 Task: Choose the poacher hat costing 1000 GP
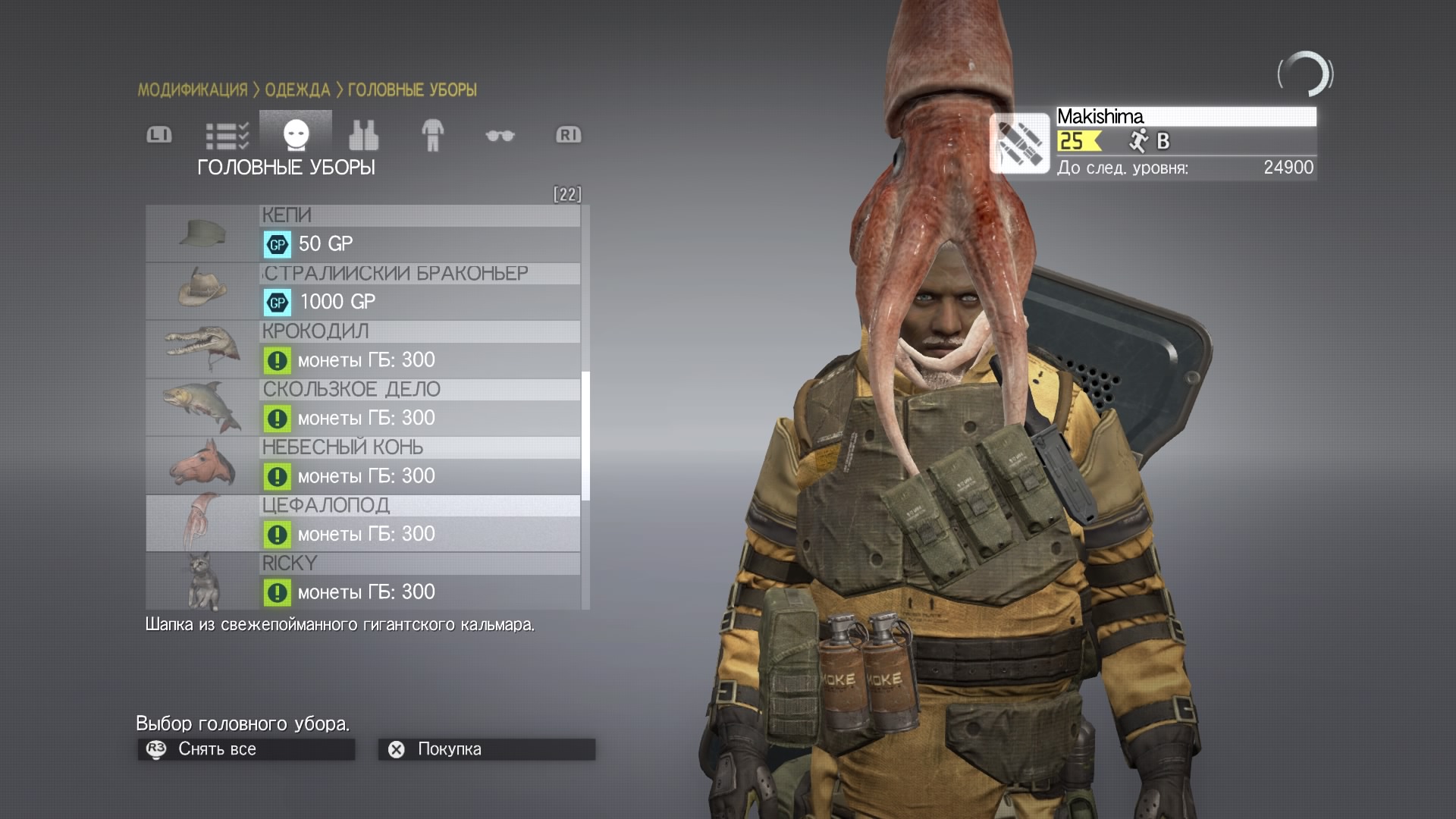tap(363, 291)
